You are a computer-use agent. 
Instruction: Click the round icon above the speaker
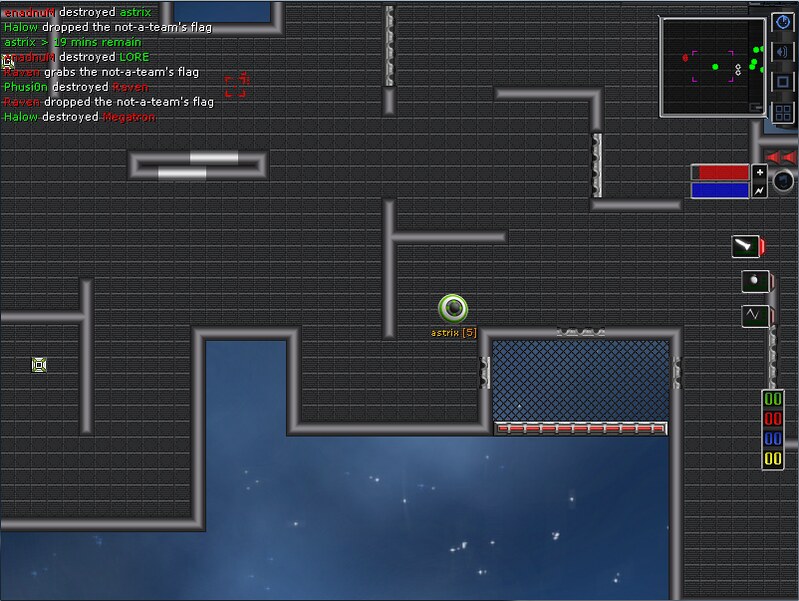point(783,22)
